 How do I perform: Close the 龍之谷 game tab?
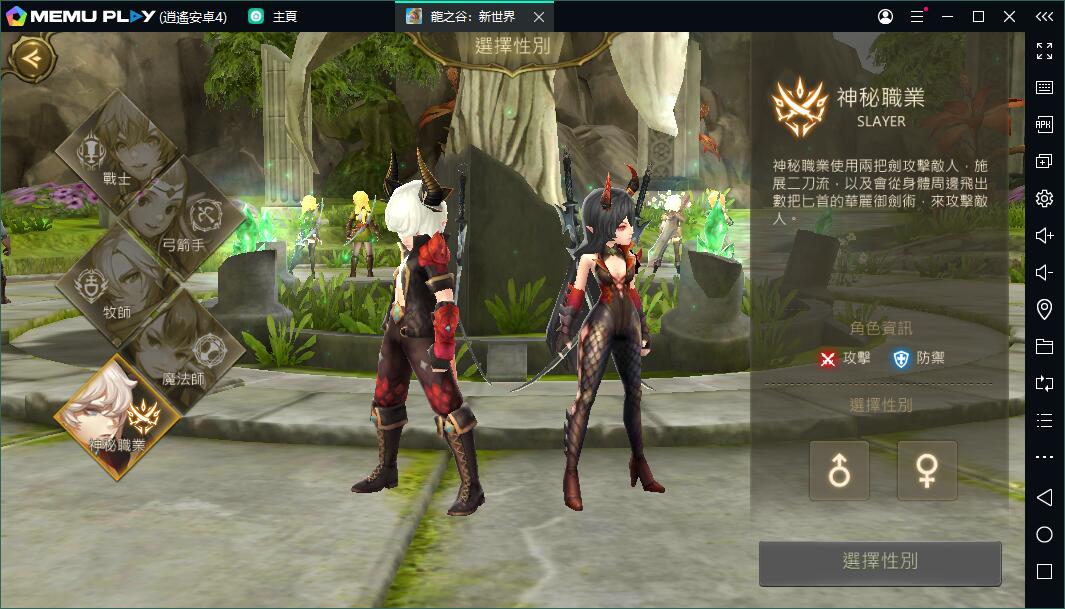click(x=539, y=17)
